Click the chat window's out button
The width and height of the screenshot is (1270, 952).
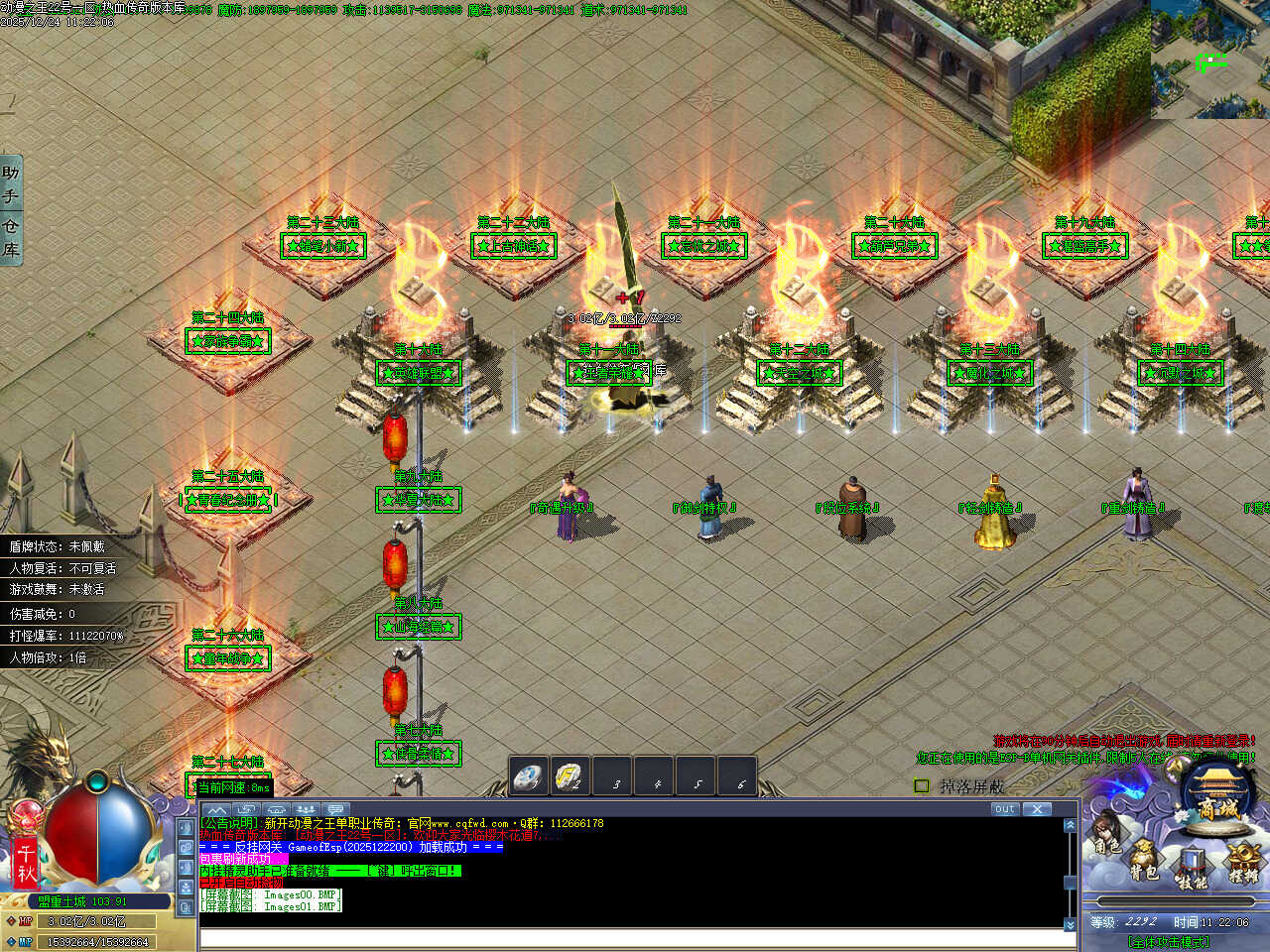pyautogui.click(x=1004, y=809)
